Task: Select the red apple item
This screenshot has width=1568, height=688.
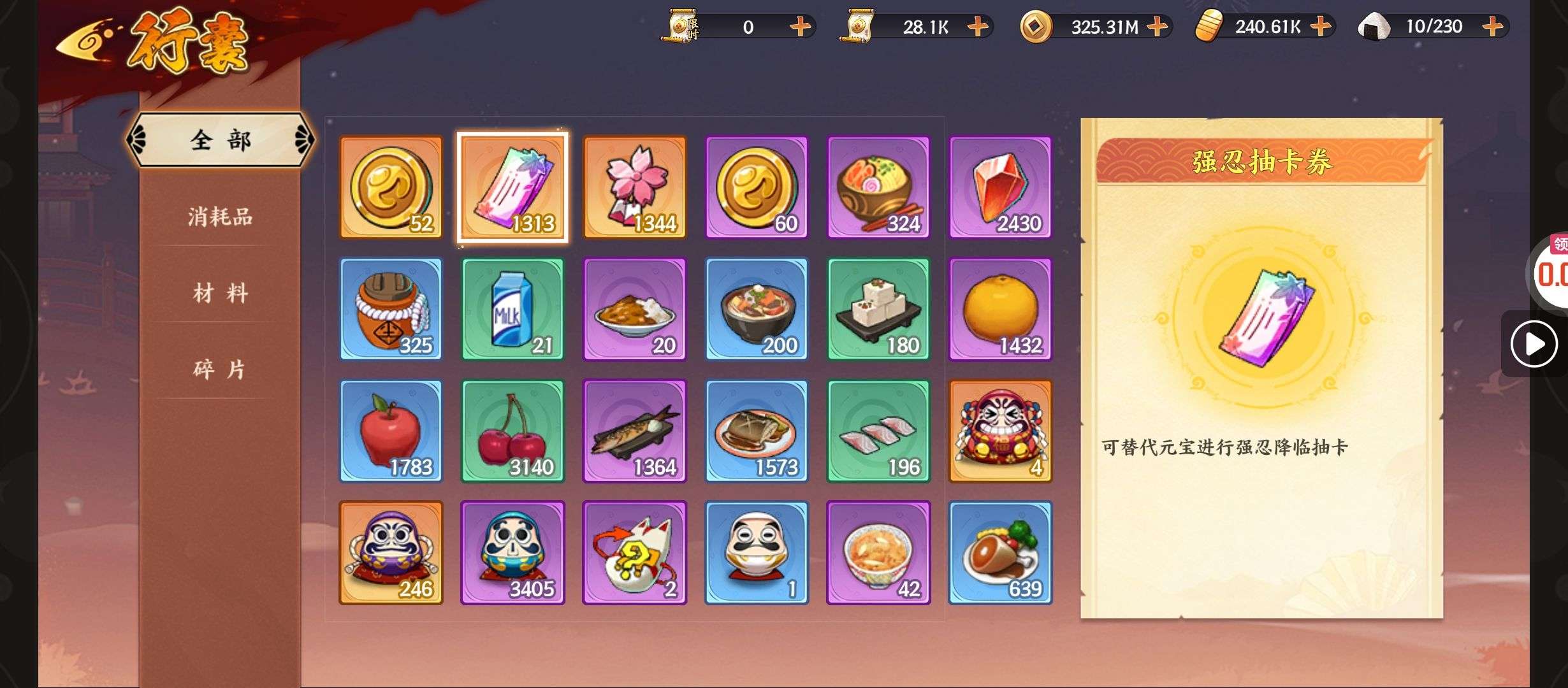Action: click(x=391, y=431)
